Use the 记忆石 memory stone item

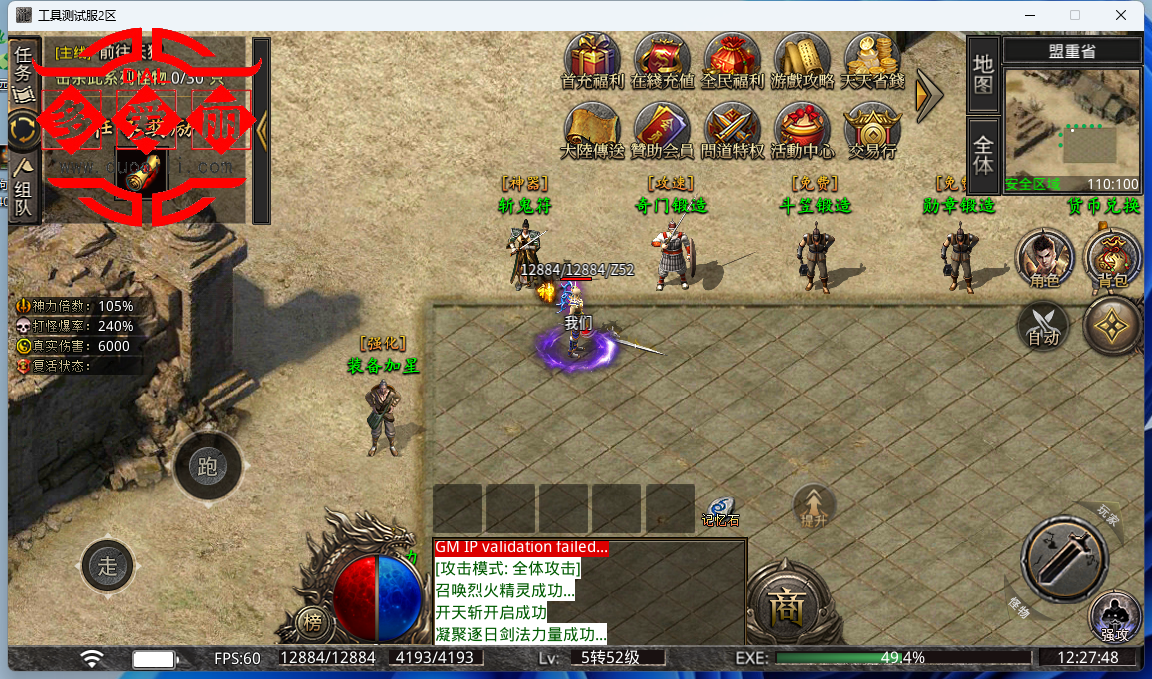click(719, 511)
